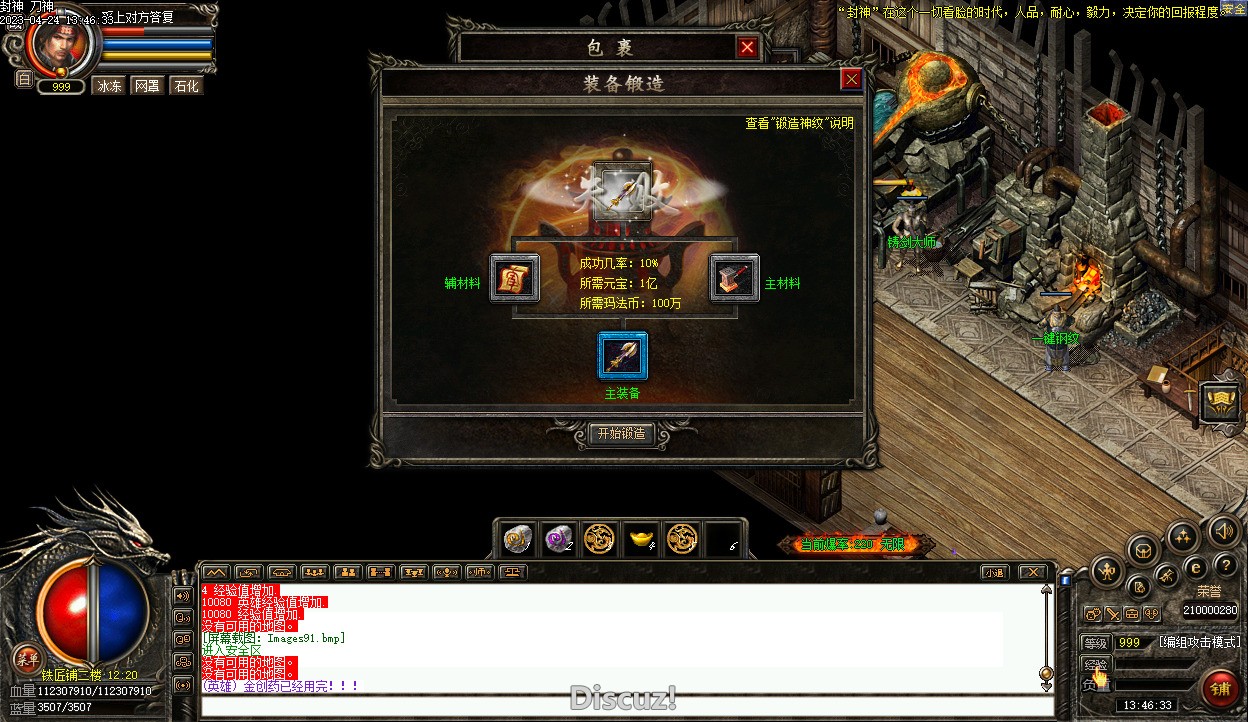1248x722 pixels.
Task: Click the 石化 petrify button
Action: pos(186,86)
